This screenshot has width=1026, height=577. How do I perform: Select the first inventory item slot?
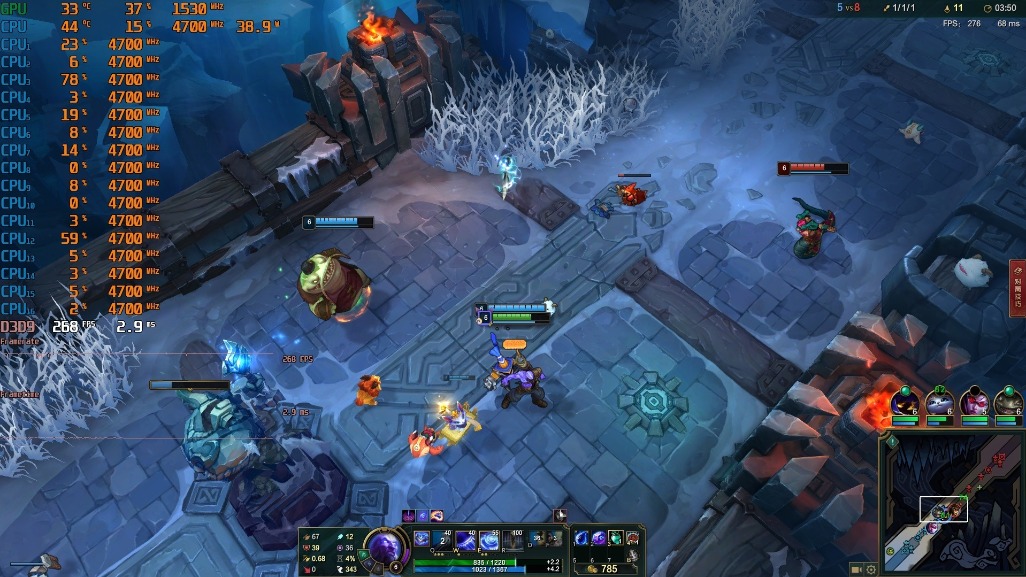click(x=581, y=539)
